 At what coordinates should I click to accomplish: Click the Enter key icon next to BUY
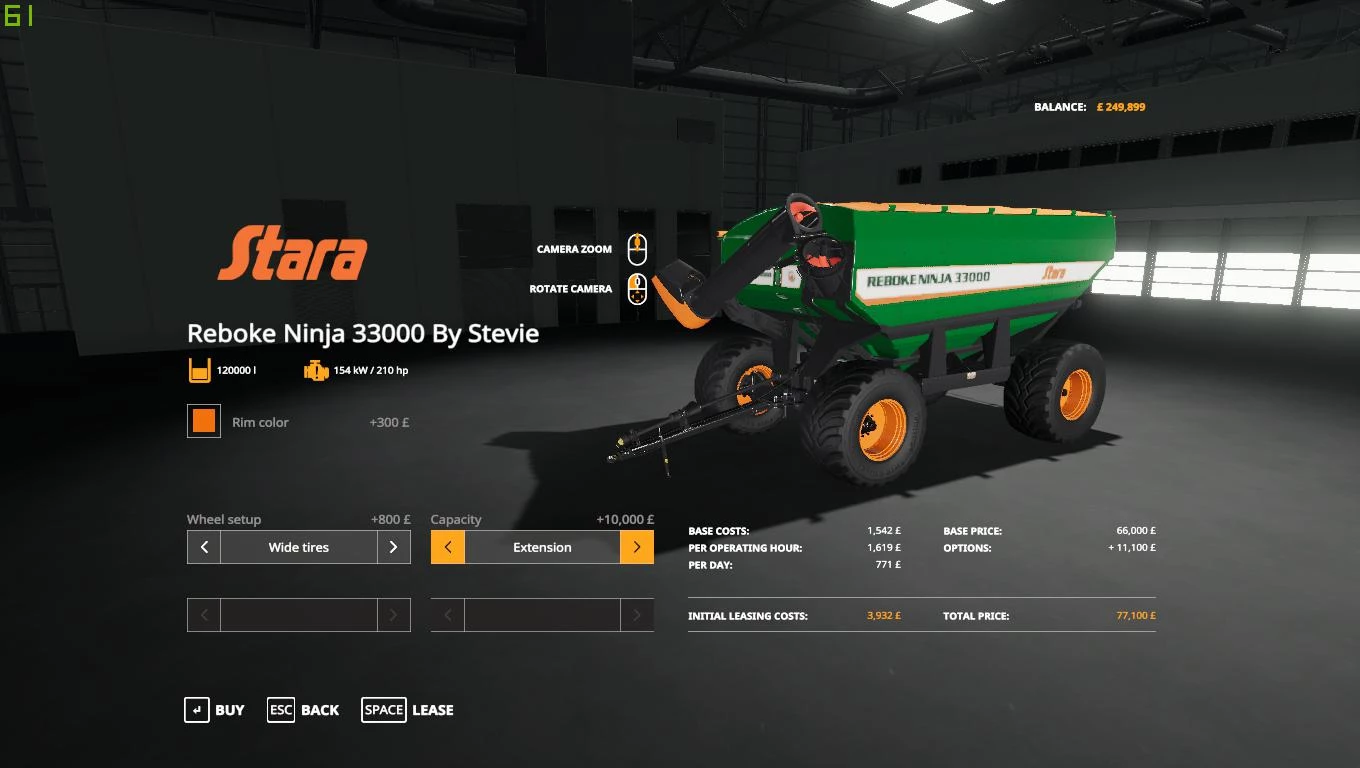pyautogui.click(x=196, y=710)
